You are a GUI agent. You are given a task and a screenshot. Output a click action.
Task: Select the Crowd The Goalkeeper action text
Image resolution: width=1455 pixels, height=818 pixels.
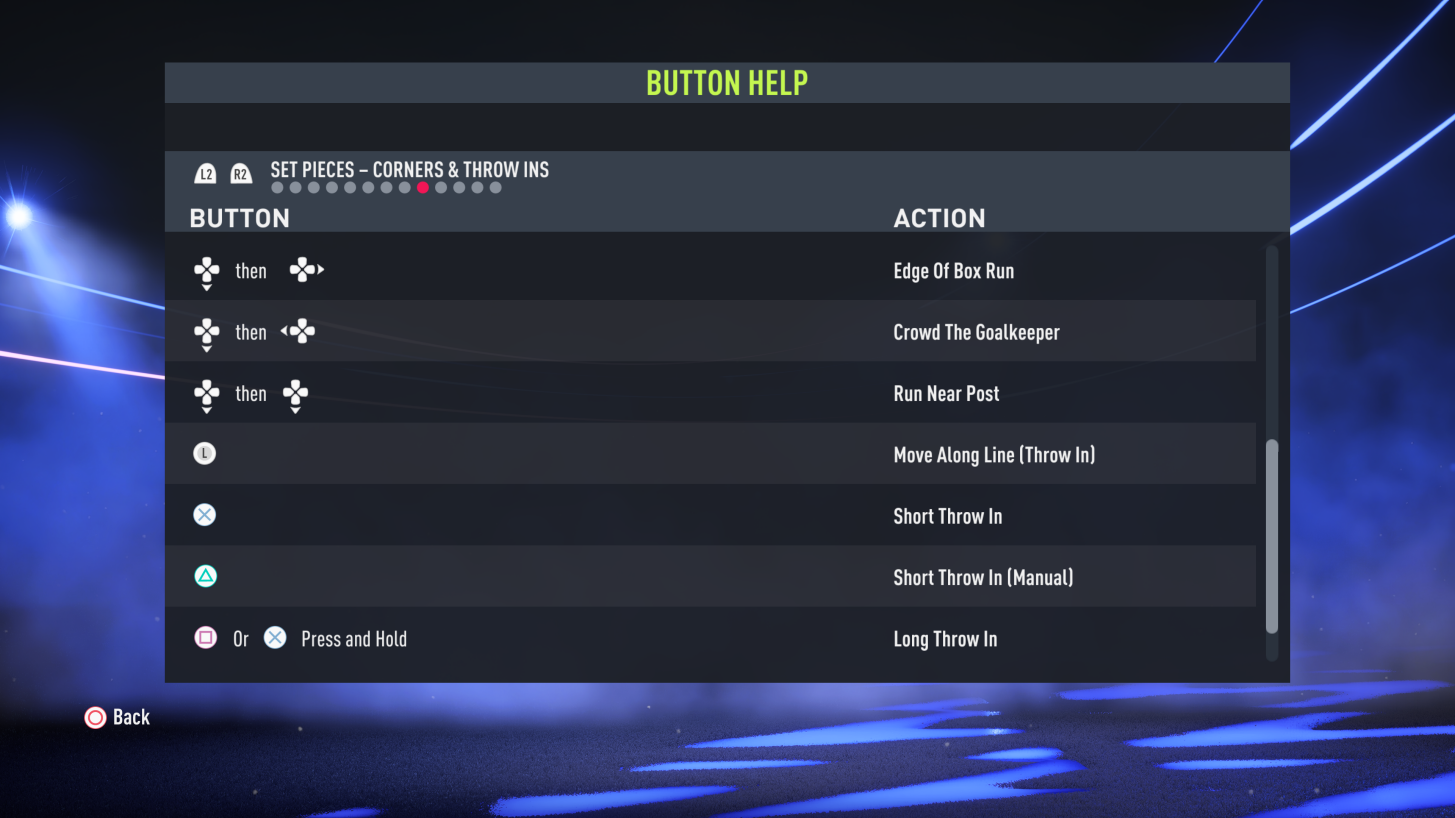point(976,332)
